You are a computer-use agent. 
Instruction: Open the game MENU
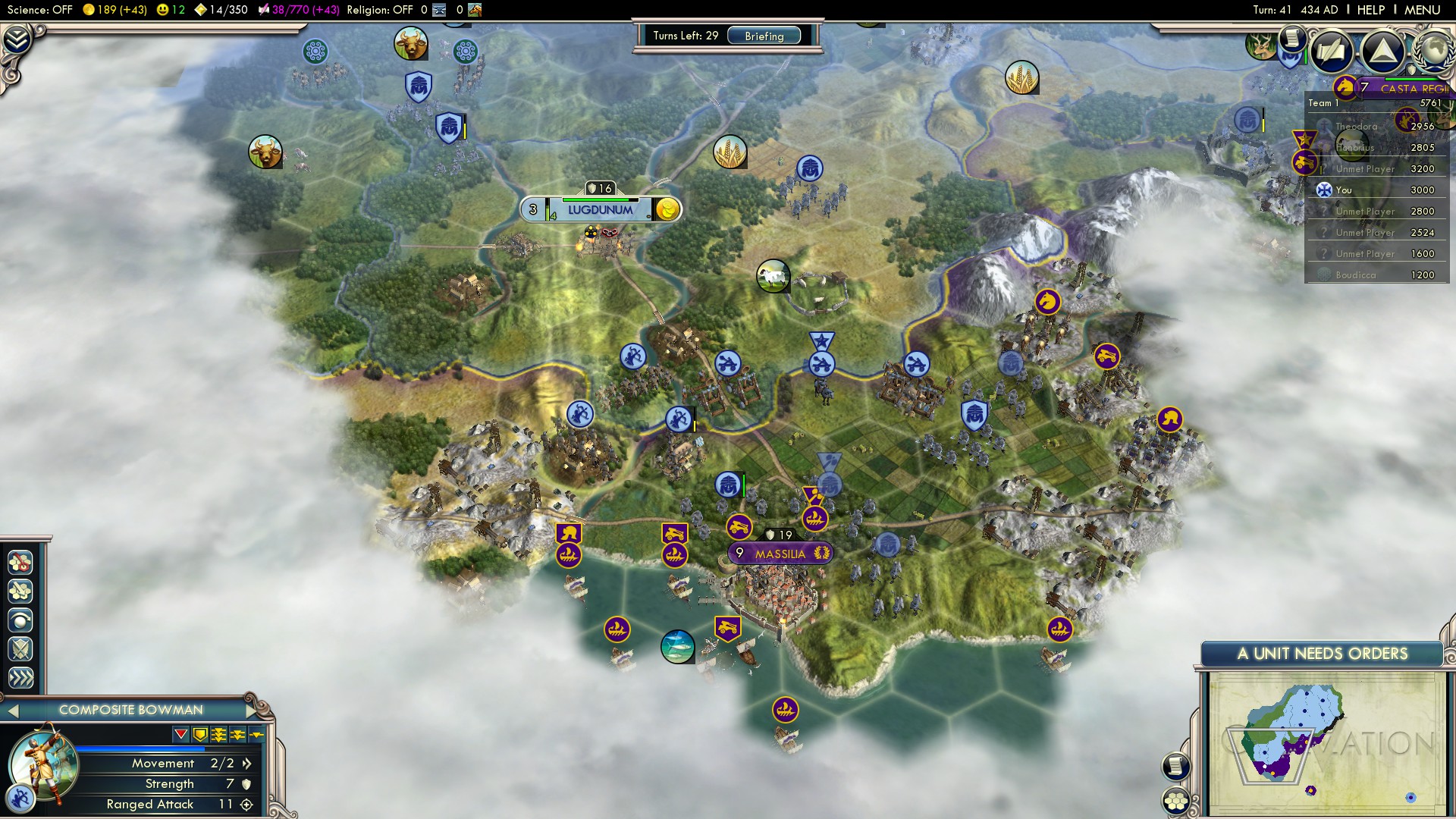coord(1422,10)
